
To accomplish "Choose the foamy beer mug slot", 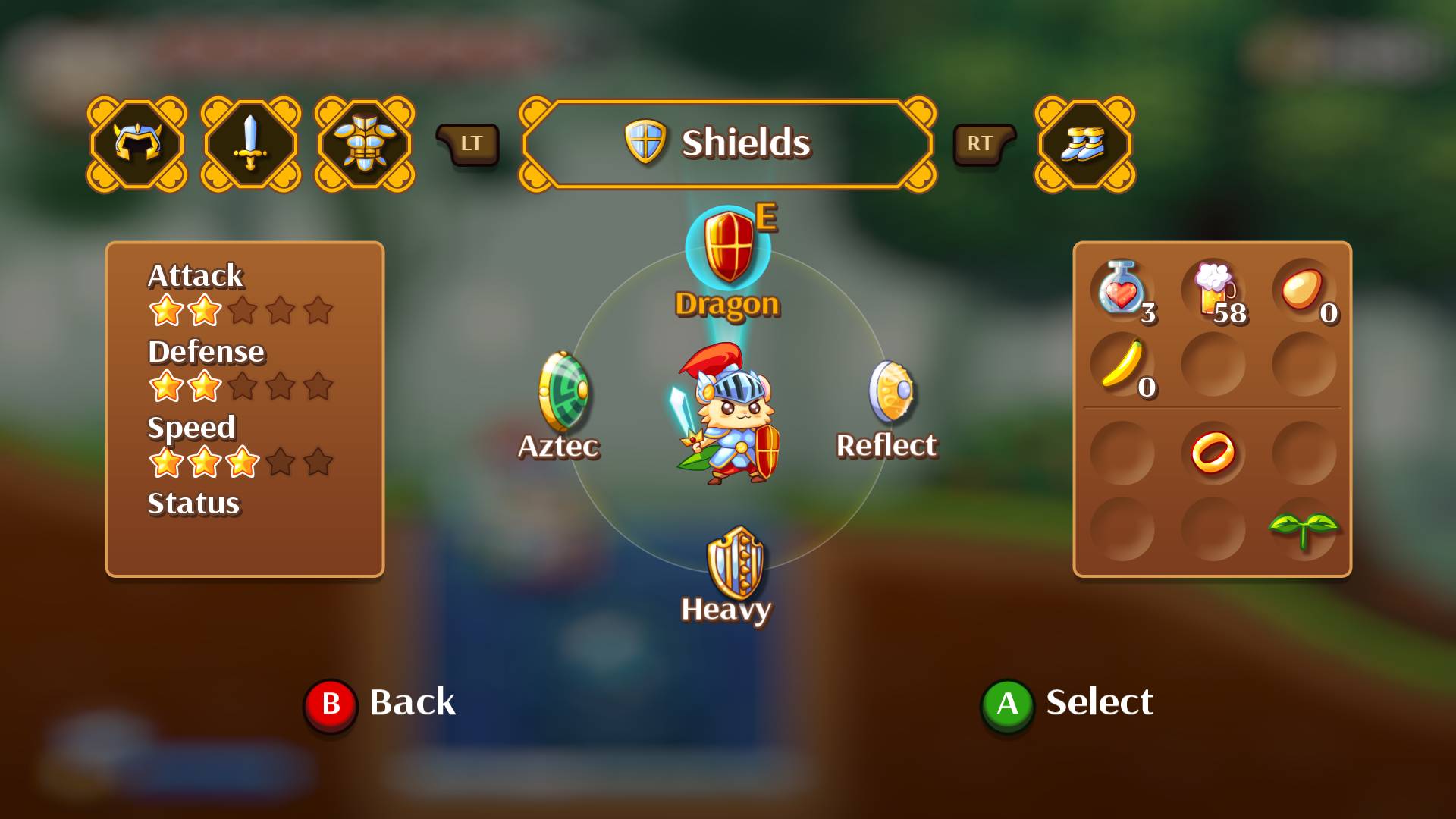I will (1213, 289).
